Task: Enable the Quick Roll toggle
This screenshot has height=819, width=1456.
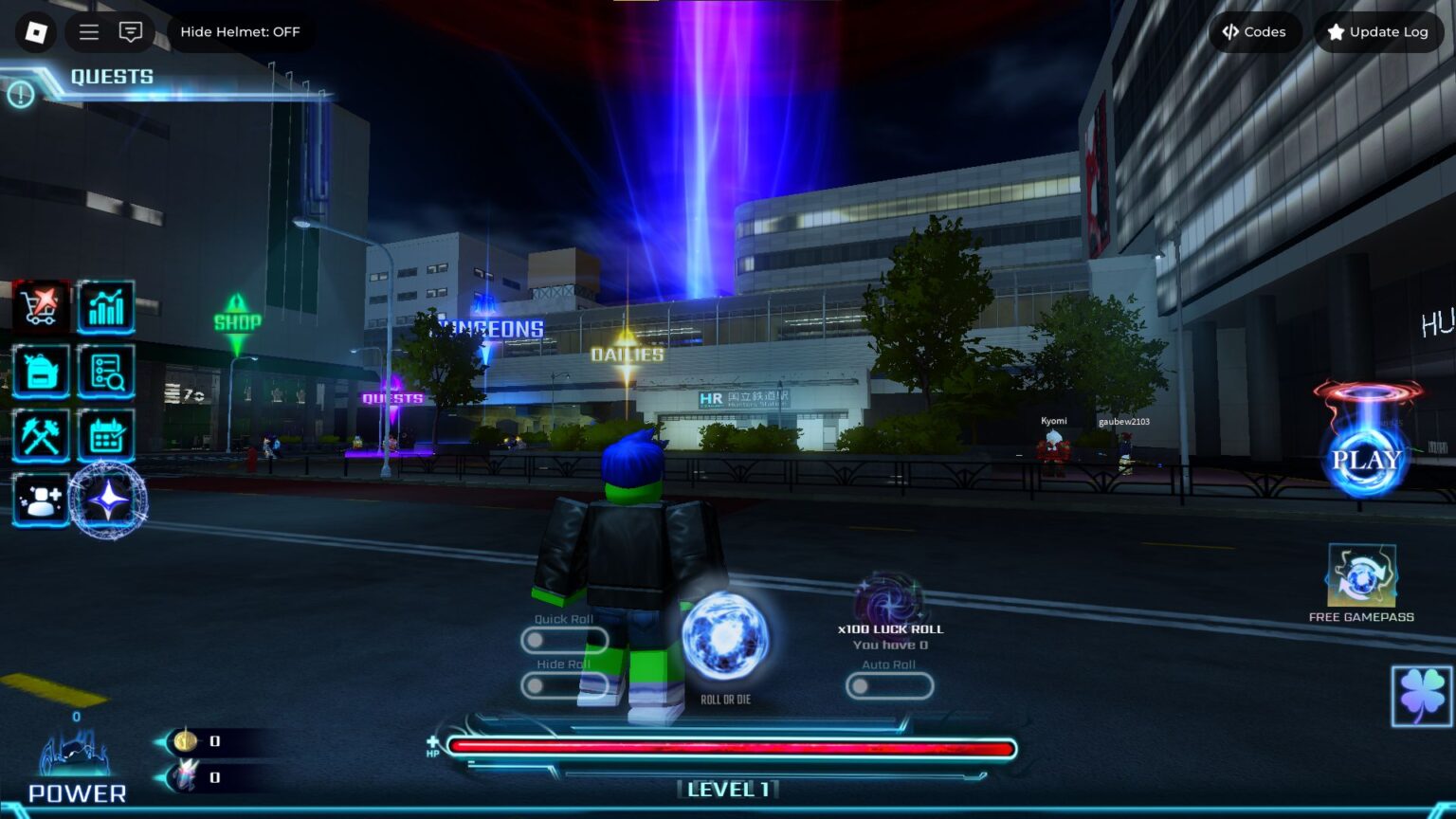Action: [x=565, y=640]
